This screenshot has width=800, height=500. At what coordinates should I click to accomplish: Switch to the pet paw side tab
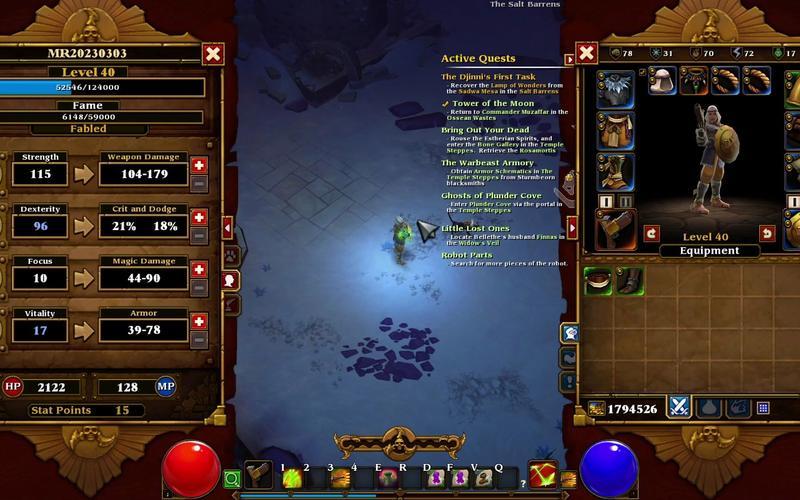tap(230, 256)
